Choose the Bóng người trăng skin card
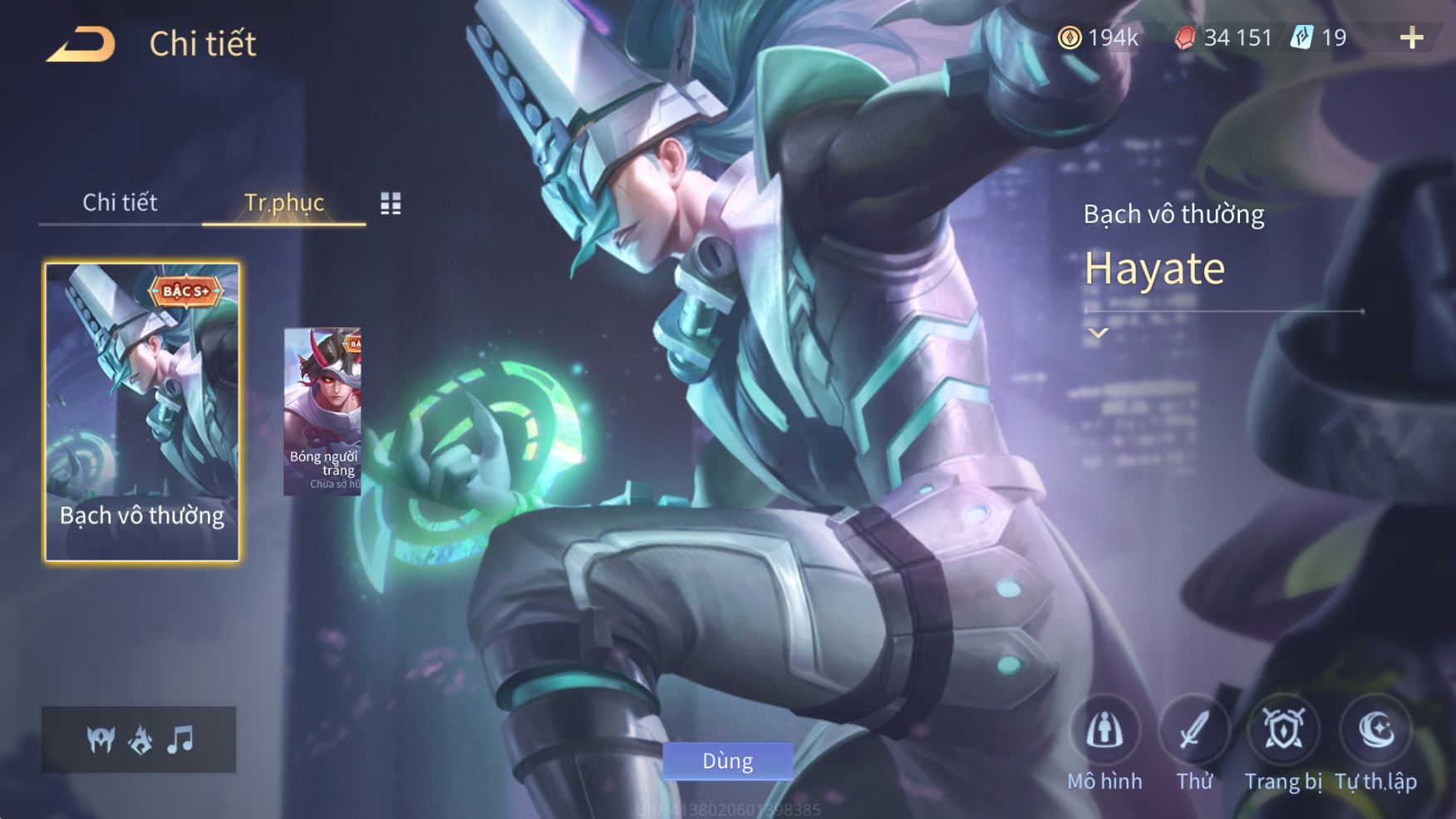The height and width of the screenshot is (819, 1456). click(x=322, y=412)
